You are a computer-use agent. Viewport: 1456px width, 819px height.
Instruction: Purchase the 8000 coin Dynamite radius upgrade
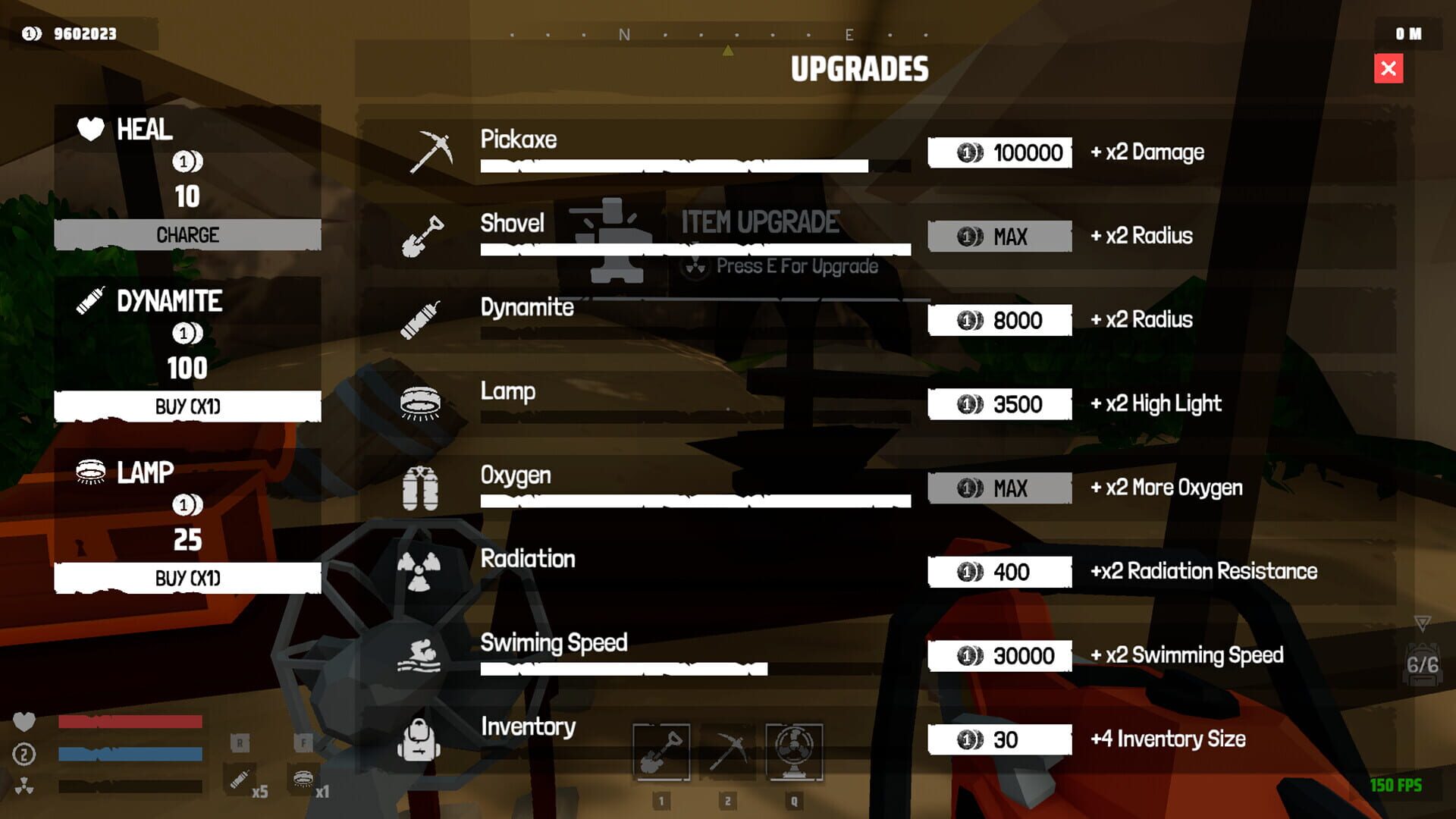point(999,320)
